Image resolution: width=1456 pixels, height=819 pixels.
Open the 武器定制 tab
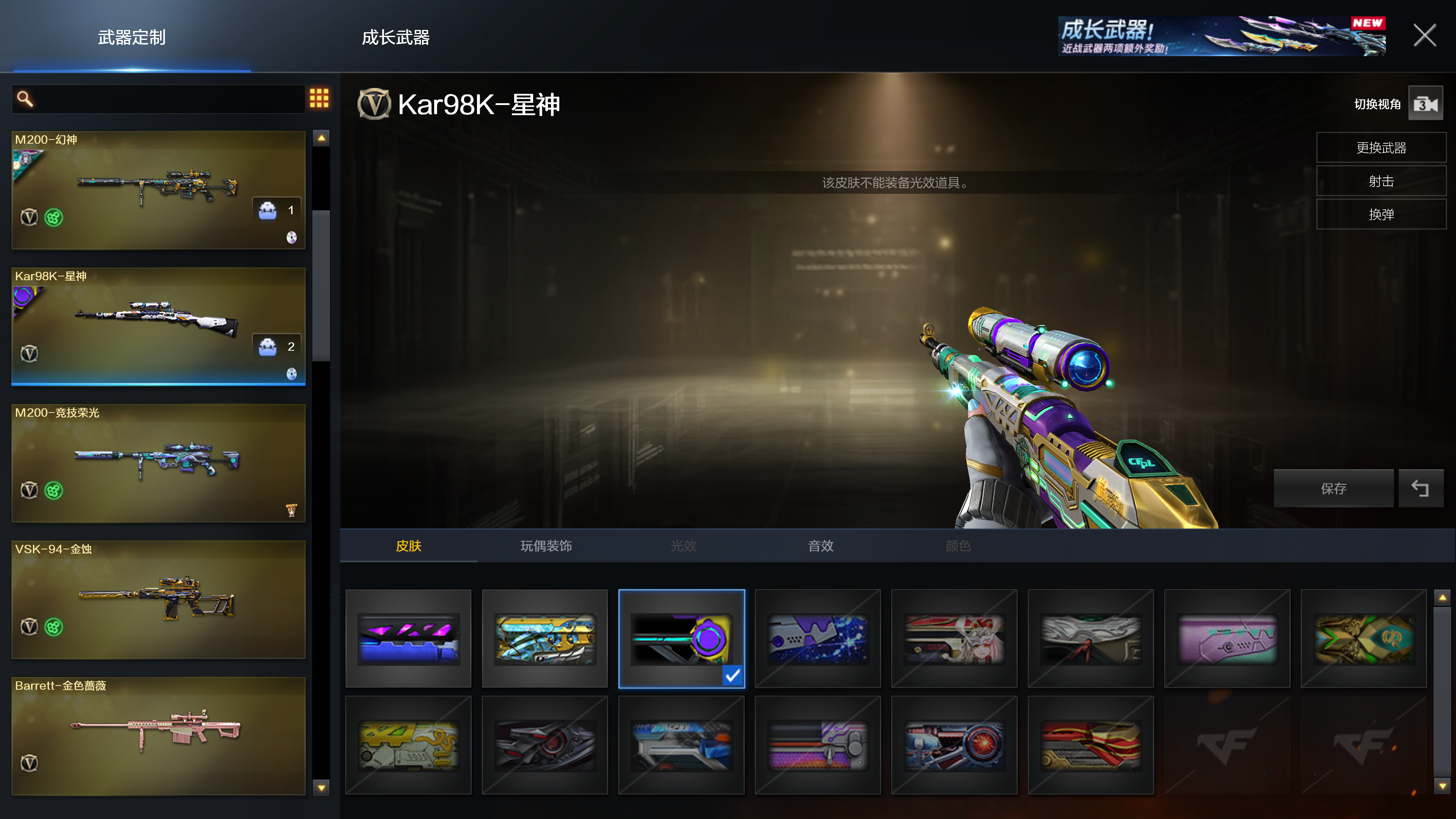click(x=132, y=37)
